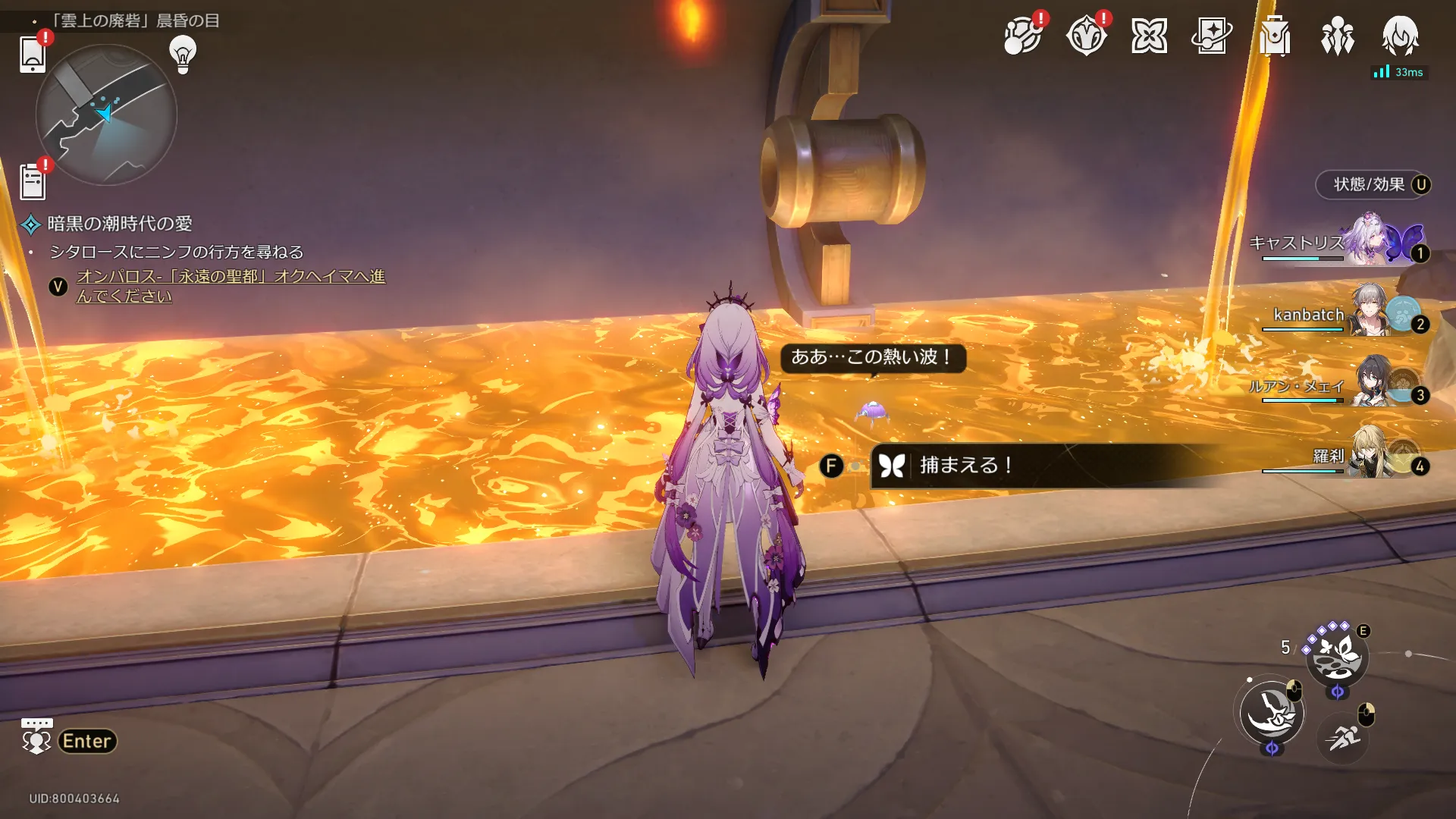Open the party setup icon
1456x819 pixels.
pos(1337,36)
